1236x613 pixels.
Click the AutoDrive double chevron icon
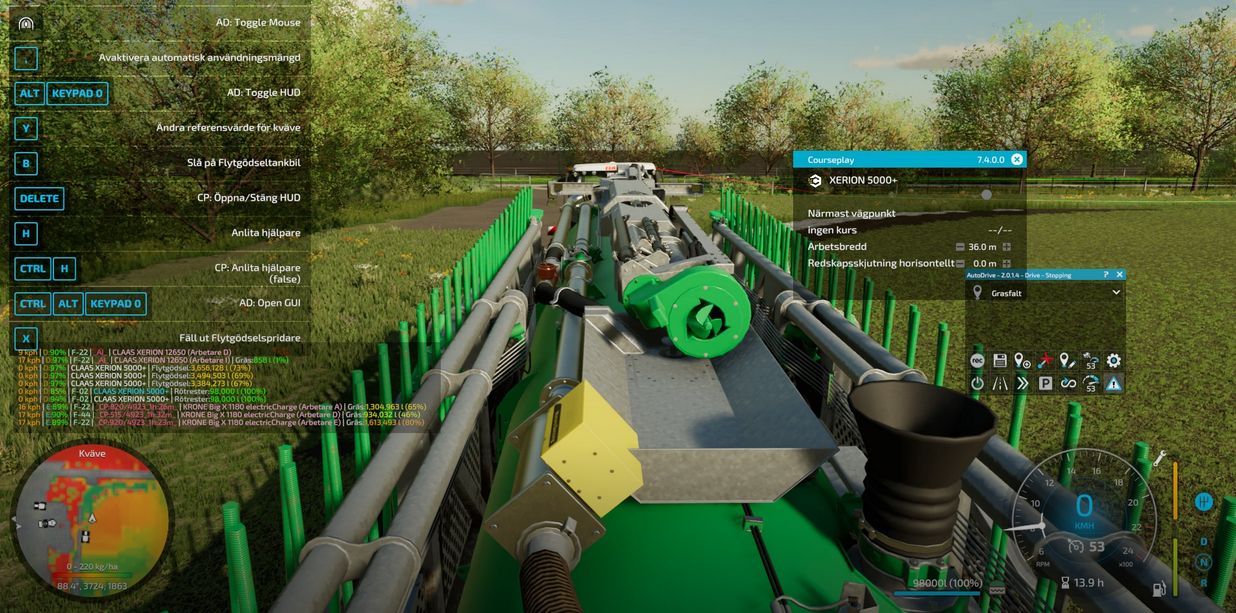tap(1022, 383)
